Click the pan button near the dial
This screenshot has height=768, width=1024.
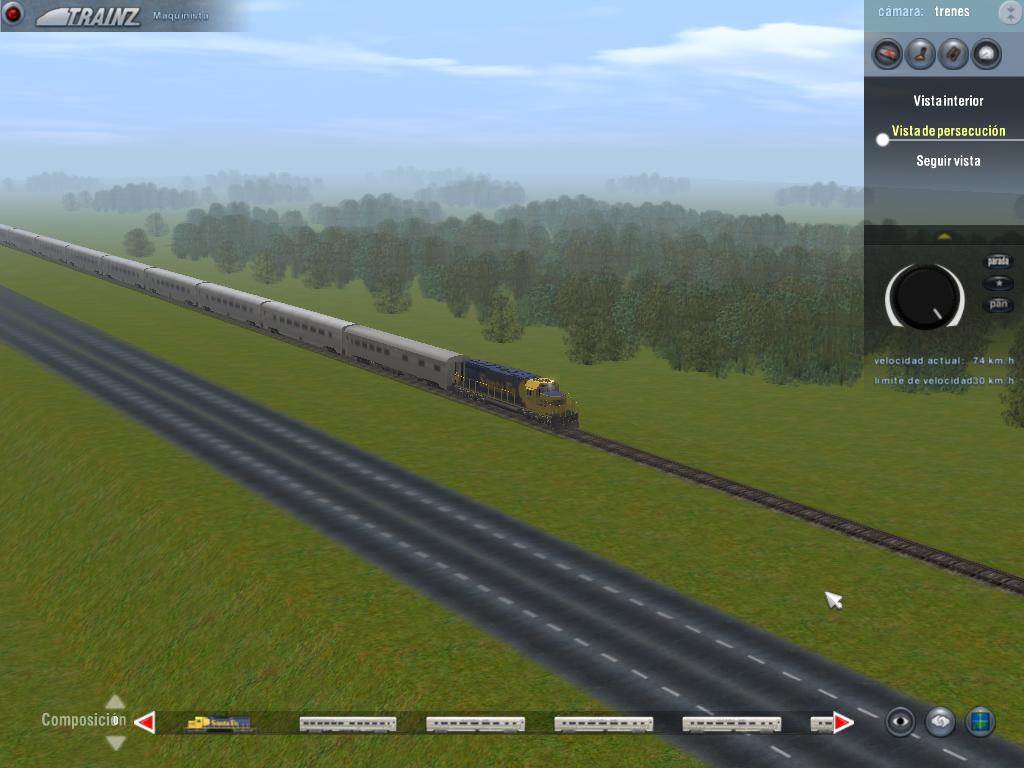[998, 305]
